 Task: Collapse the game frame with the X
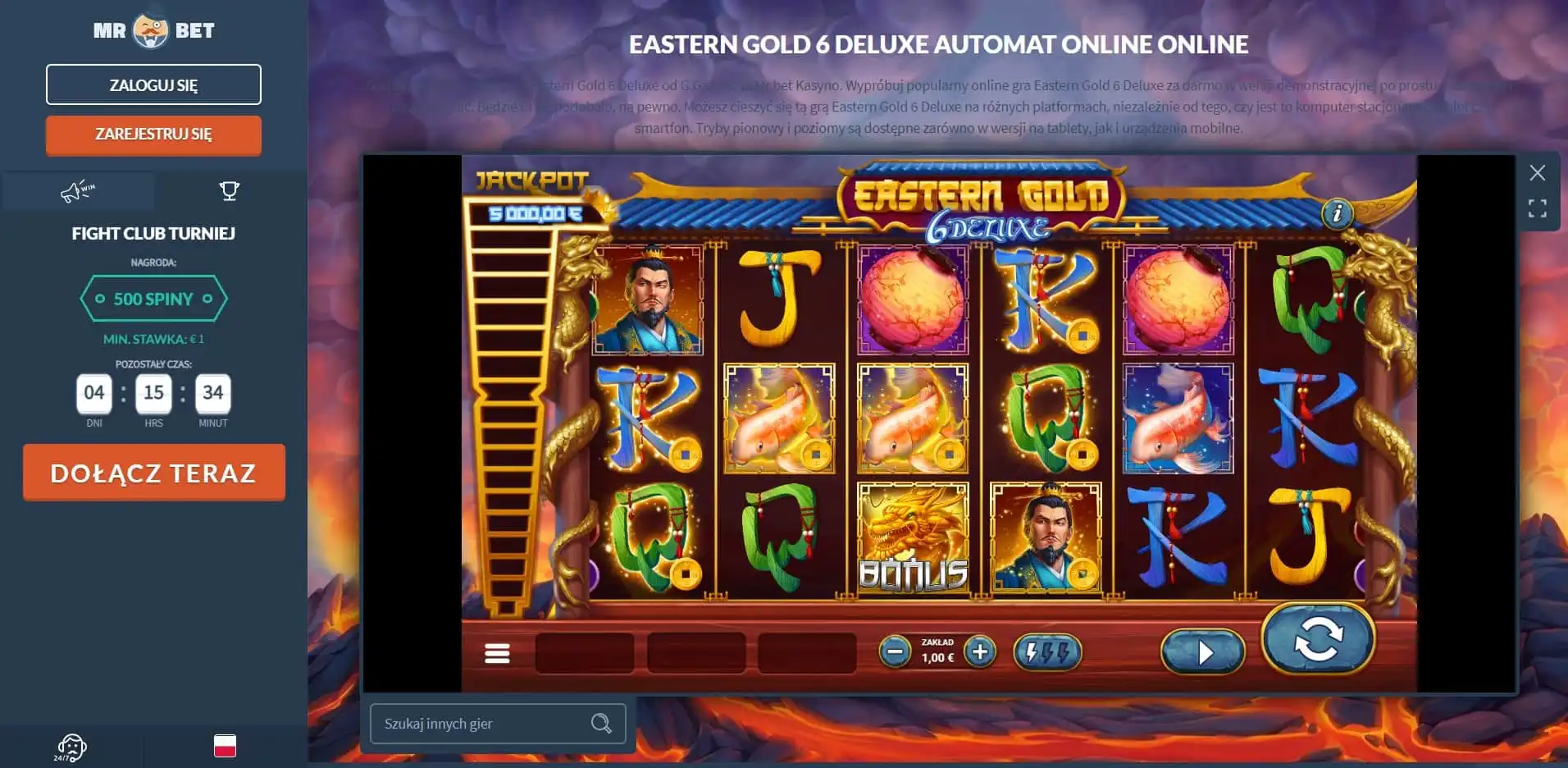pos(1537,173)
